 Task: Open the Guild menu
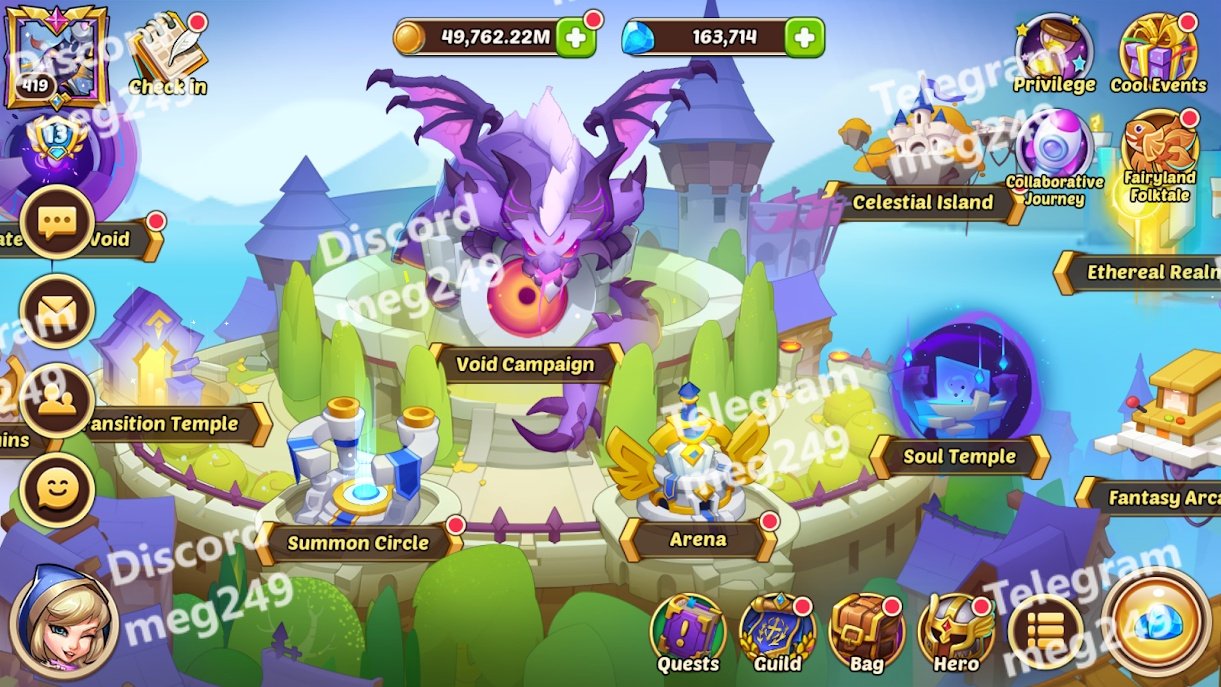coord(777,632)
